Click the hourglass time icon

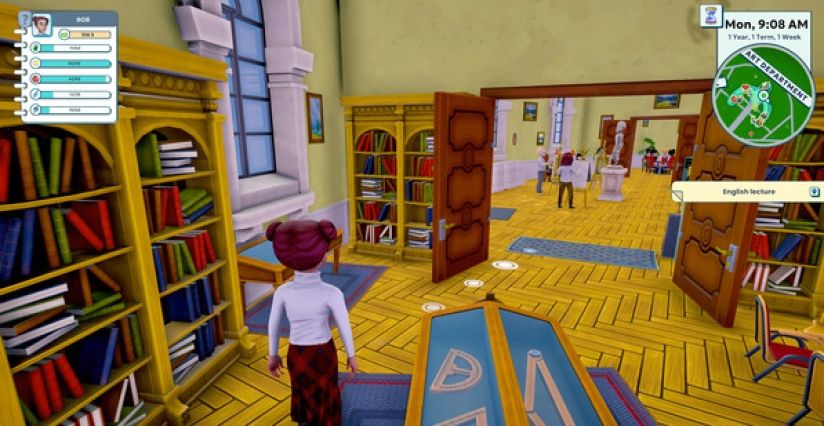pyautogui.click(x=709, y=15)
